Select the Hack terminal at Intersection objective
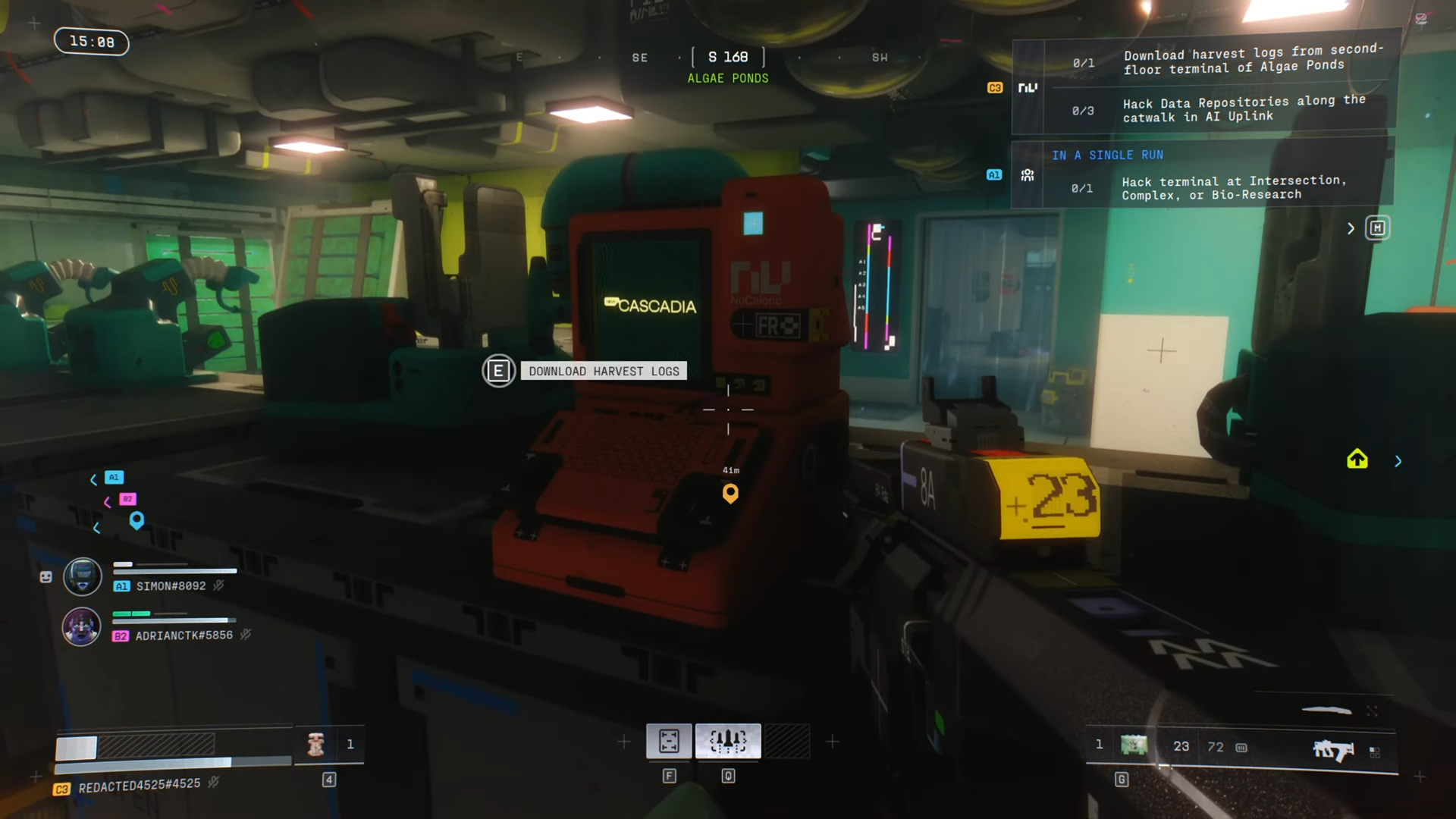 [x=1233, y=187]
